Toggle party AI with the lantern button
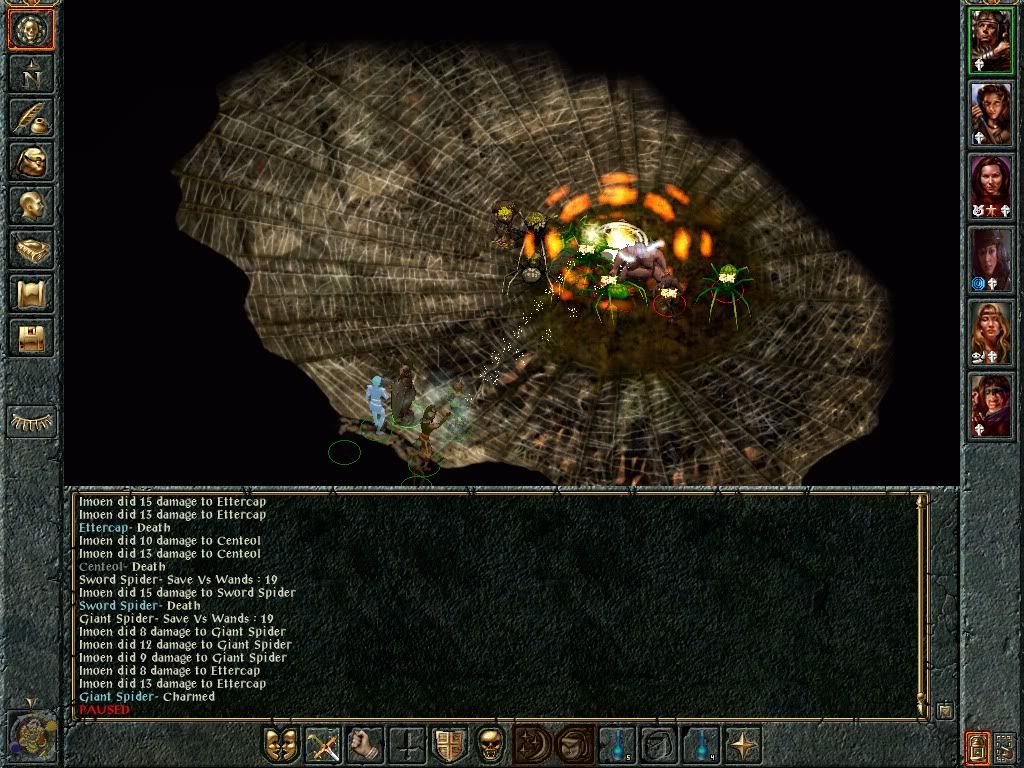The image size is (1024, 768). click(x=977, y=745)
